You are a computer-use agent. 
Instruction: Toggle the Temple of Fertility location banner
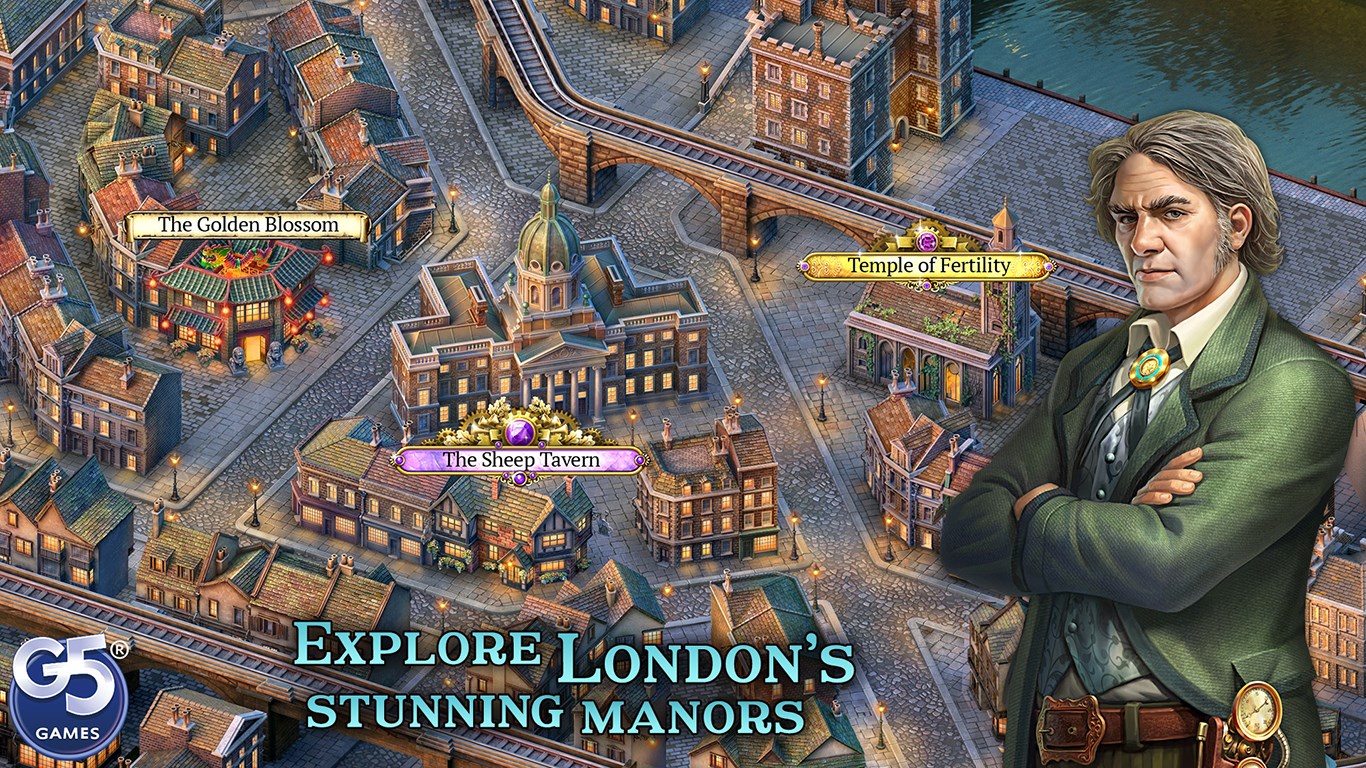(926, 265)
